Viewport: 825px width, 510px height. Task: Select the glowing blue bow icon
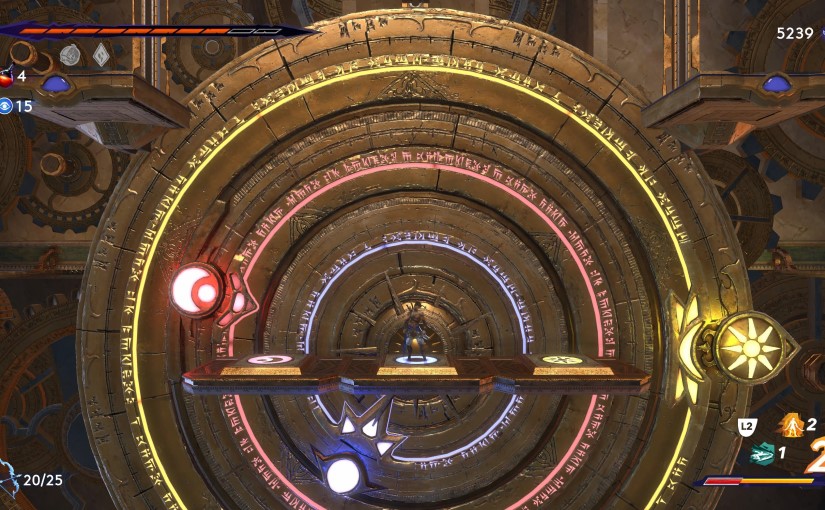click(x=8, y=478)
